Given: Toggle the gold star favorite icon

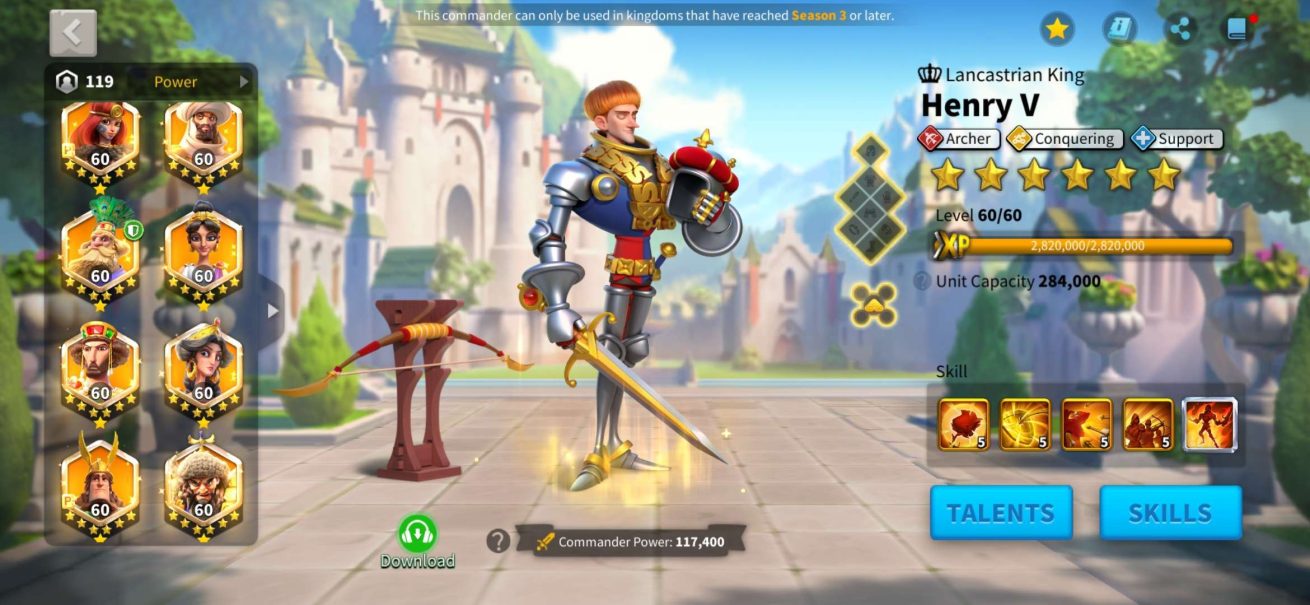Looking at the screenshot, I should (x=1057, y=29).
